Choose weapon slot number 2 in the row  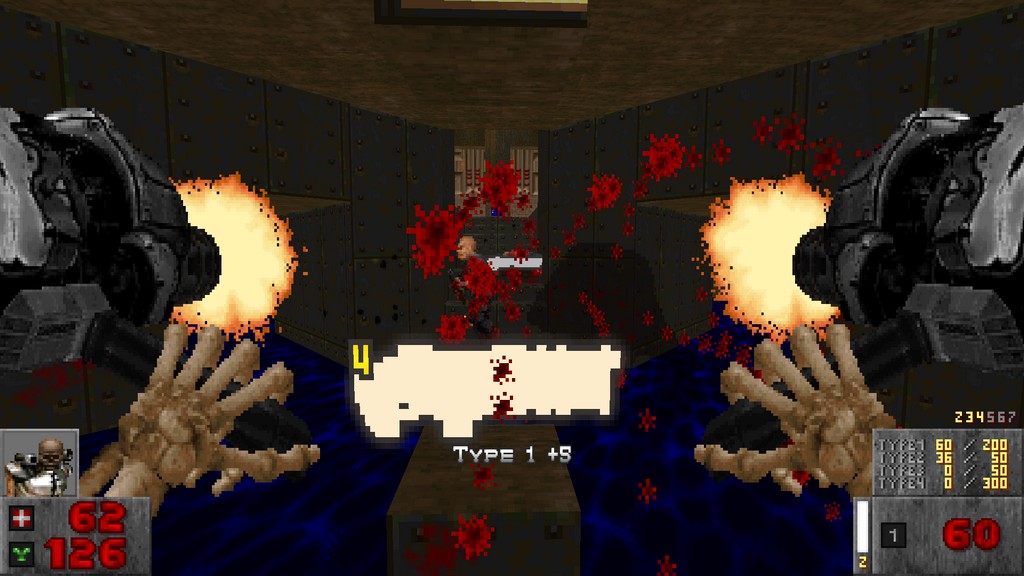(959, 417)
